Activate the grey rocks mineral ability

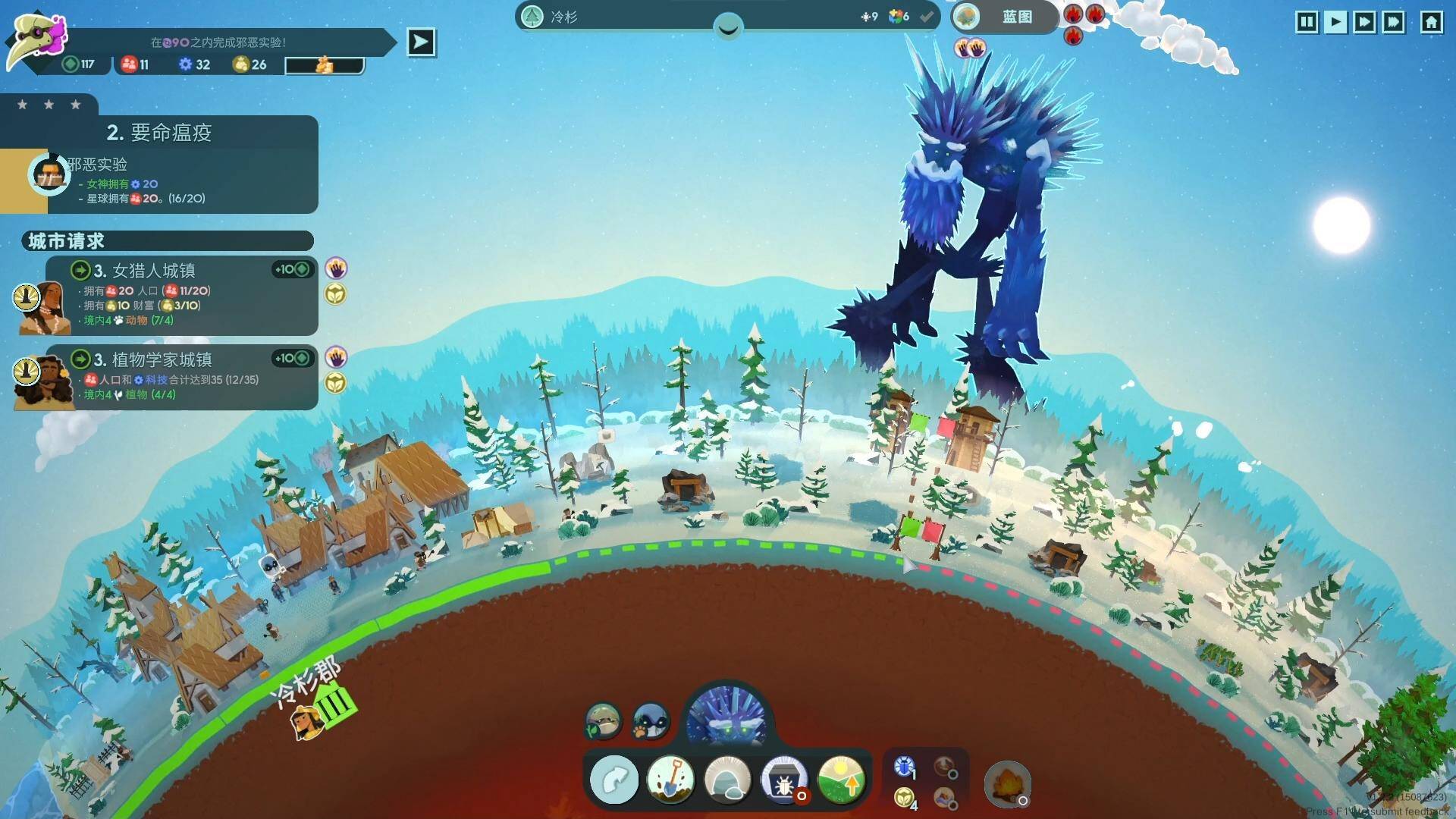(x=727, y=780)
